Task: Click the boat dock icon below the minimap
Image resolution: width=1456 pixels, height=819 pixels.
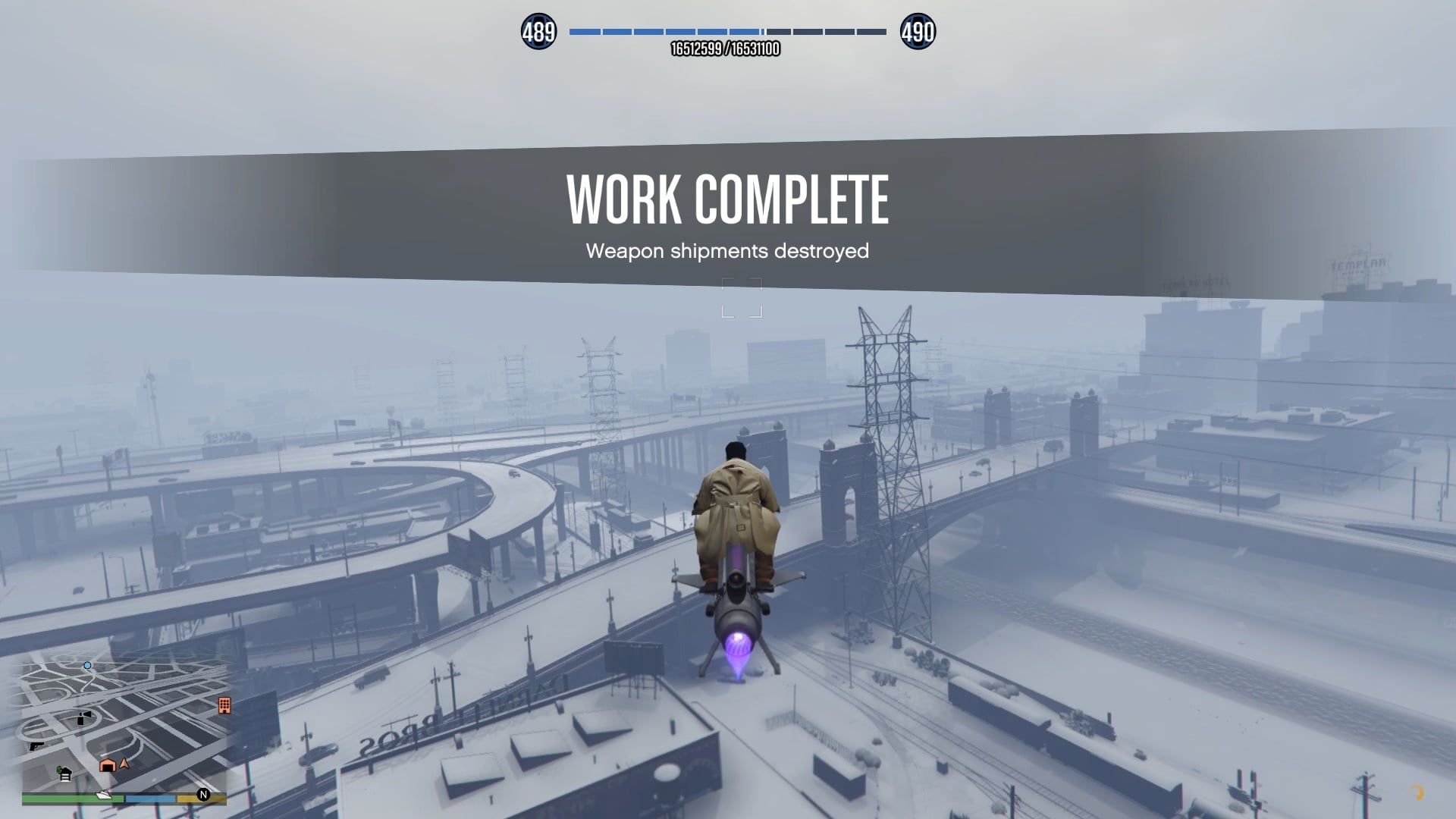Action: click(103, 795)
